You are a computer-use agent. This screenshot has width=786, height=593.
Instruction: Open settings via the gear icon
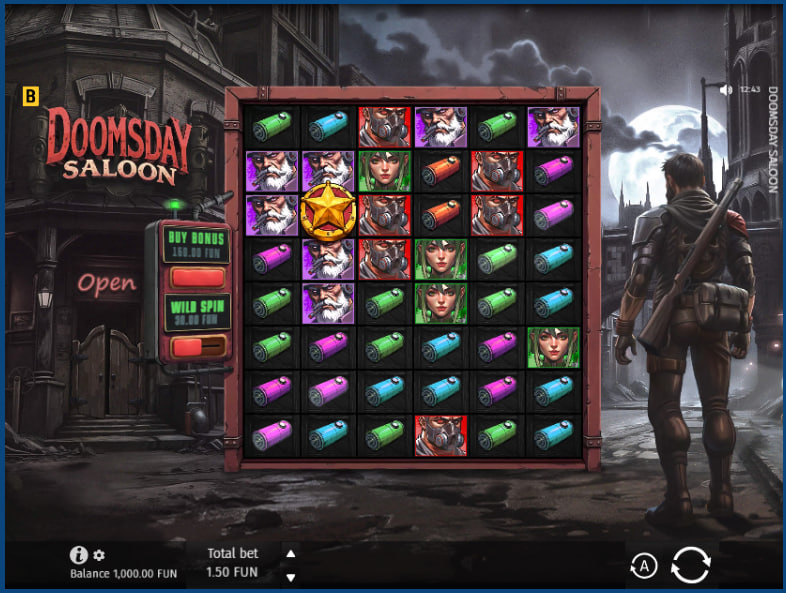coord(99,555)
